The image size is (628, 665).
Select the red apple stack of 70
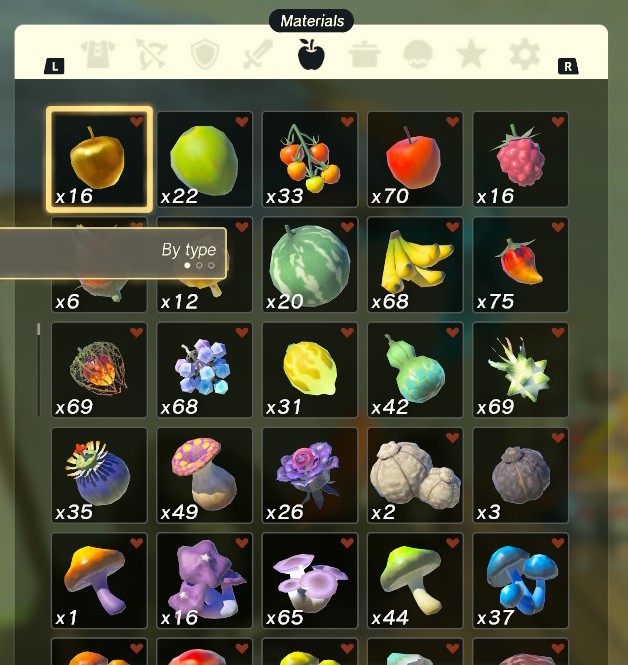tap(415, 159)
